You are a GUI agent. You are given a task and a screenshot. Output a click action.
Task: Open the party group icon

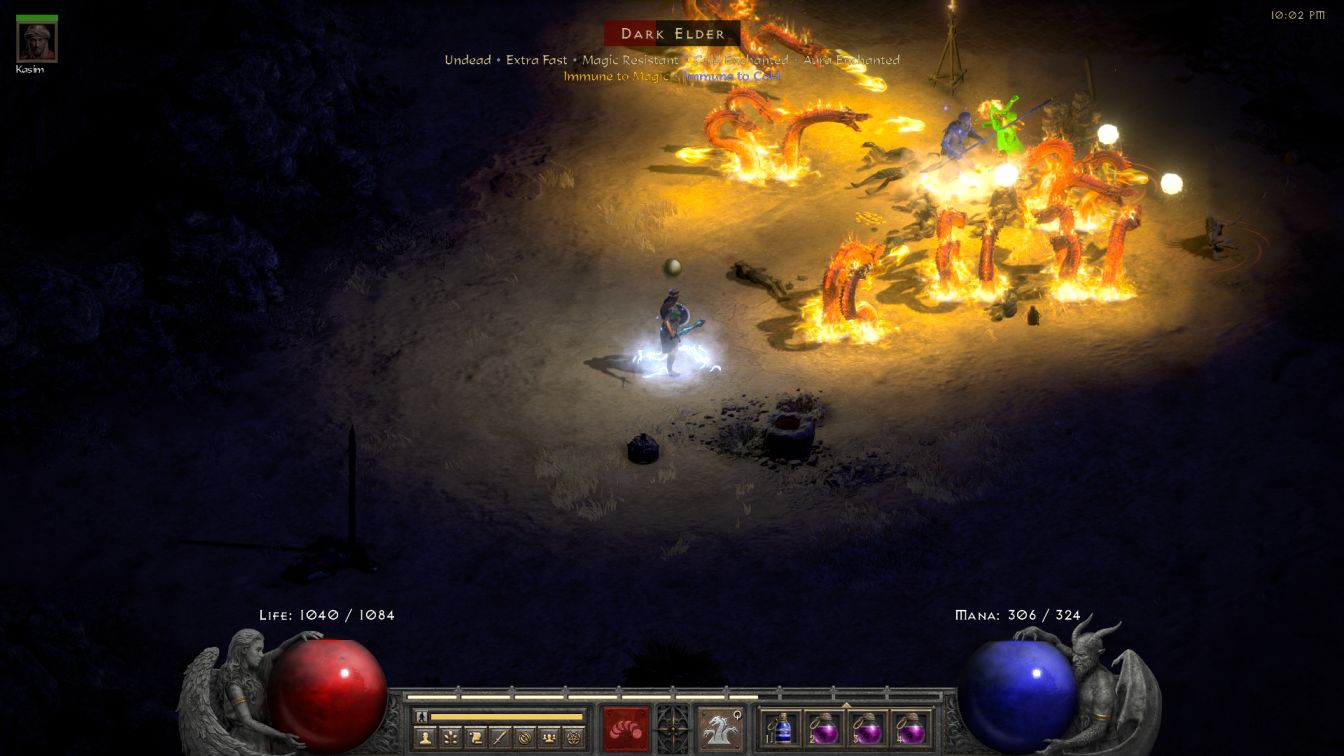(x=548, y=738)
